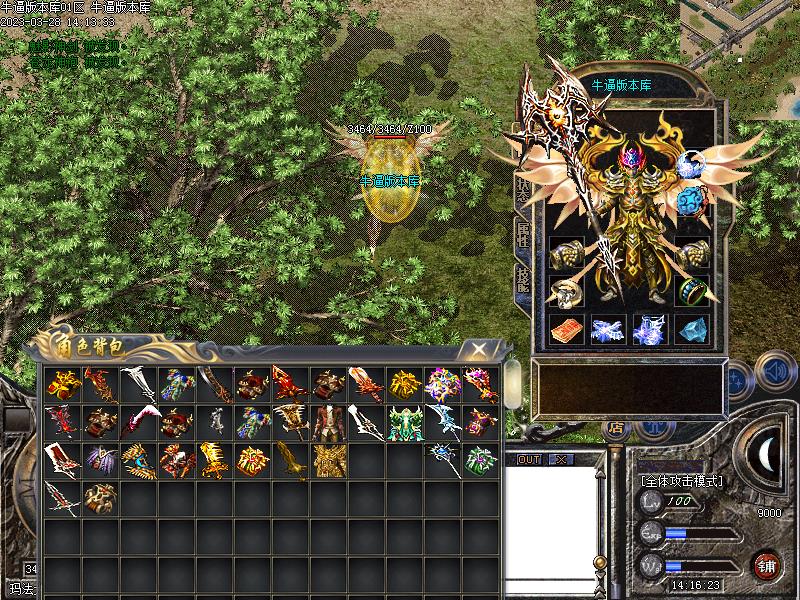Screen dimensions: 800x600
Task: Select the ice crystal equipment slot
Action: coord(693,330)
